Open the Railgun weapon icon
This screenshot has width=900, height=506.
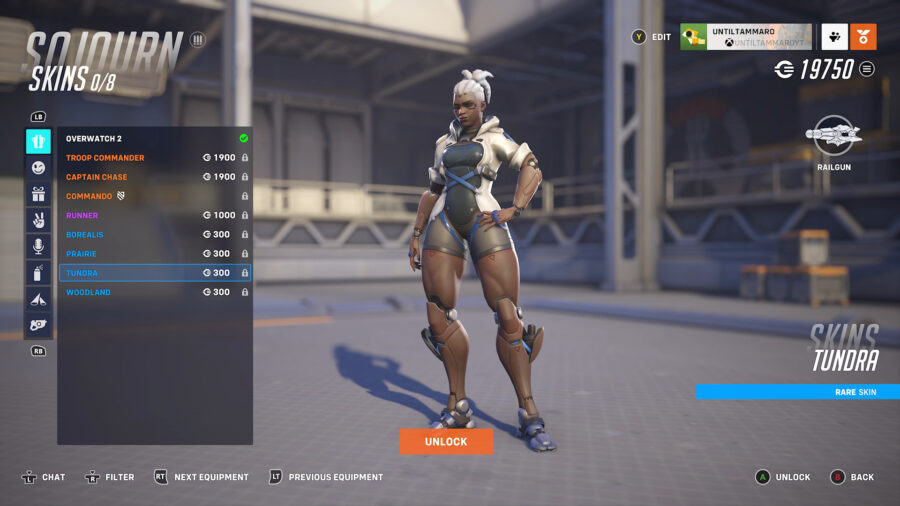(834, 135)
